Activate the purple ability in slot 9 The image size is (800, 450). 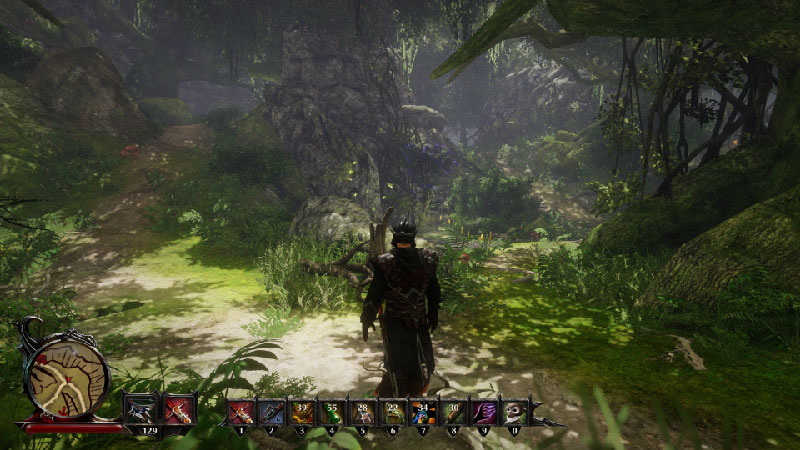[x=484, y=412]
